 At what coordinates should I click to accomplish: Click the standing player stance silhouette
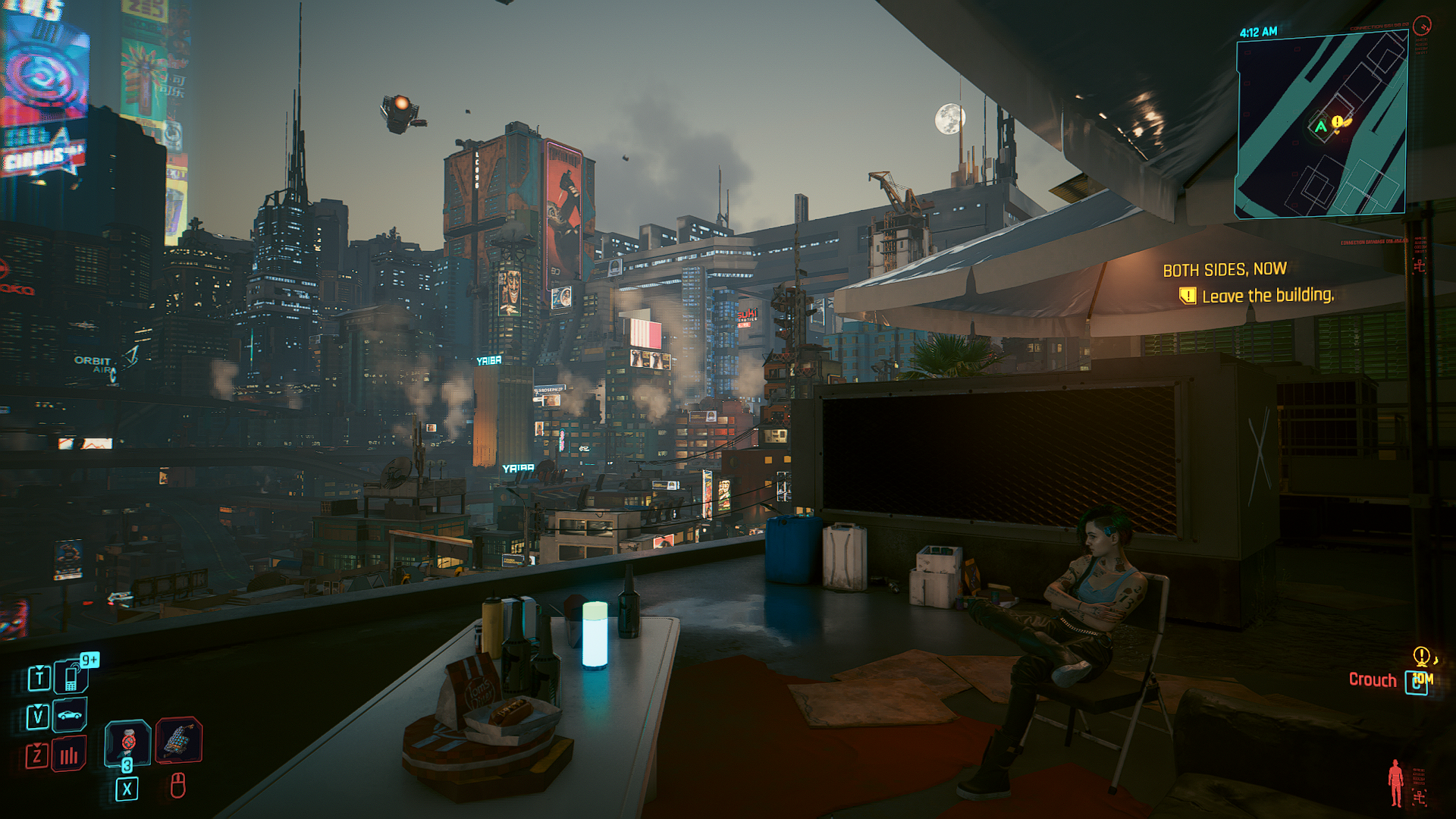[1395, 783]
